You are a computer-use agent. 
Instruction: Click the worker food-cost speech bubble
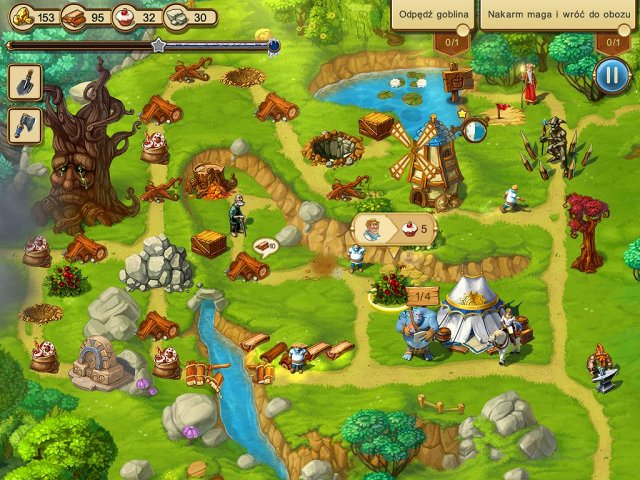point(395,228)
